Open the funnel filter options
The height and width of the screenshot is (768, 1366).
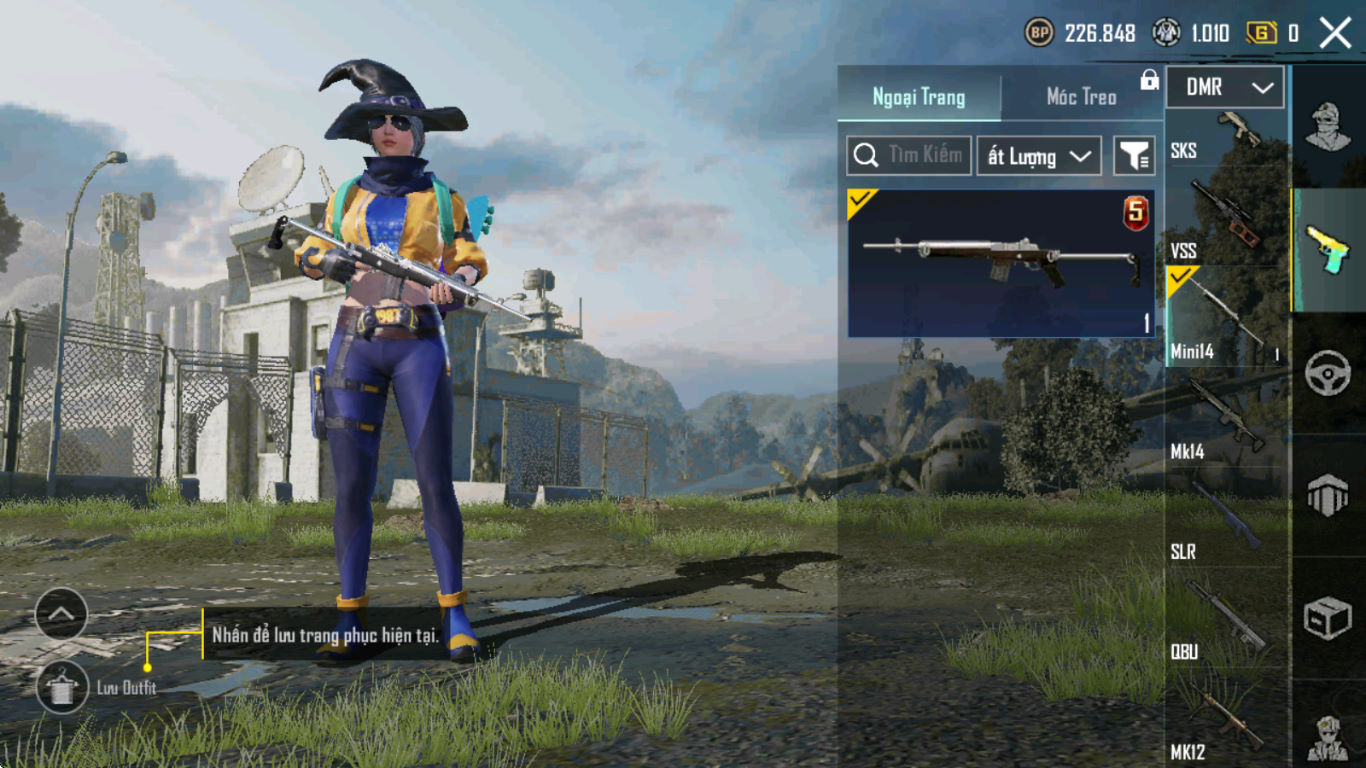click(1134, 156)
